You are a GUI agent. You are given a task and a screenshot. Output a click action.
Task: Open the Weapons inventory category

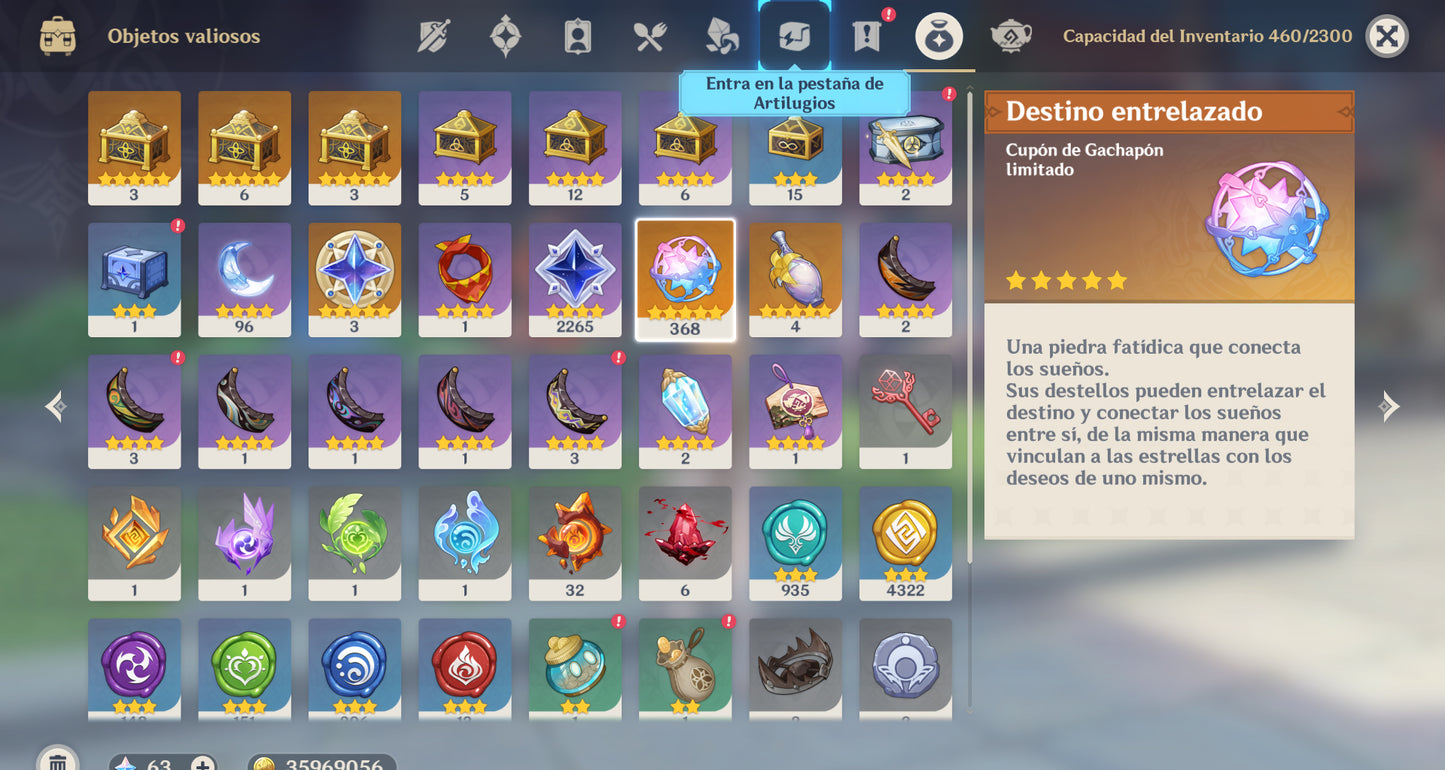[x=434, y=36]
